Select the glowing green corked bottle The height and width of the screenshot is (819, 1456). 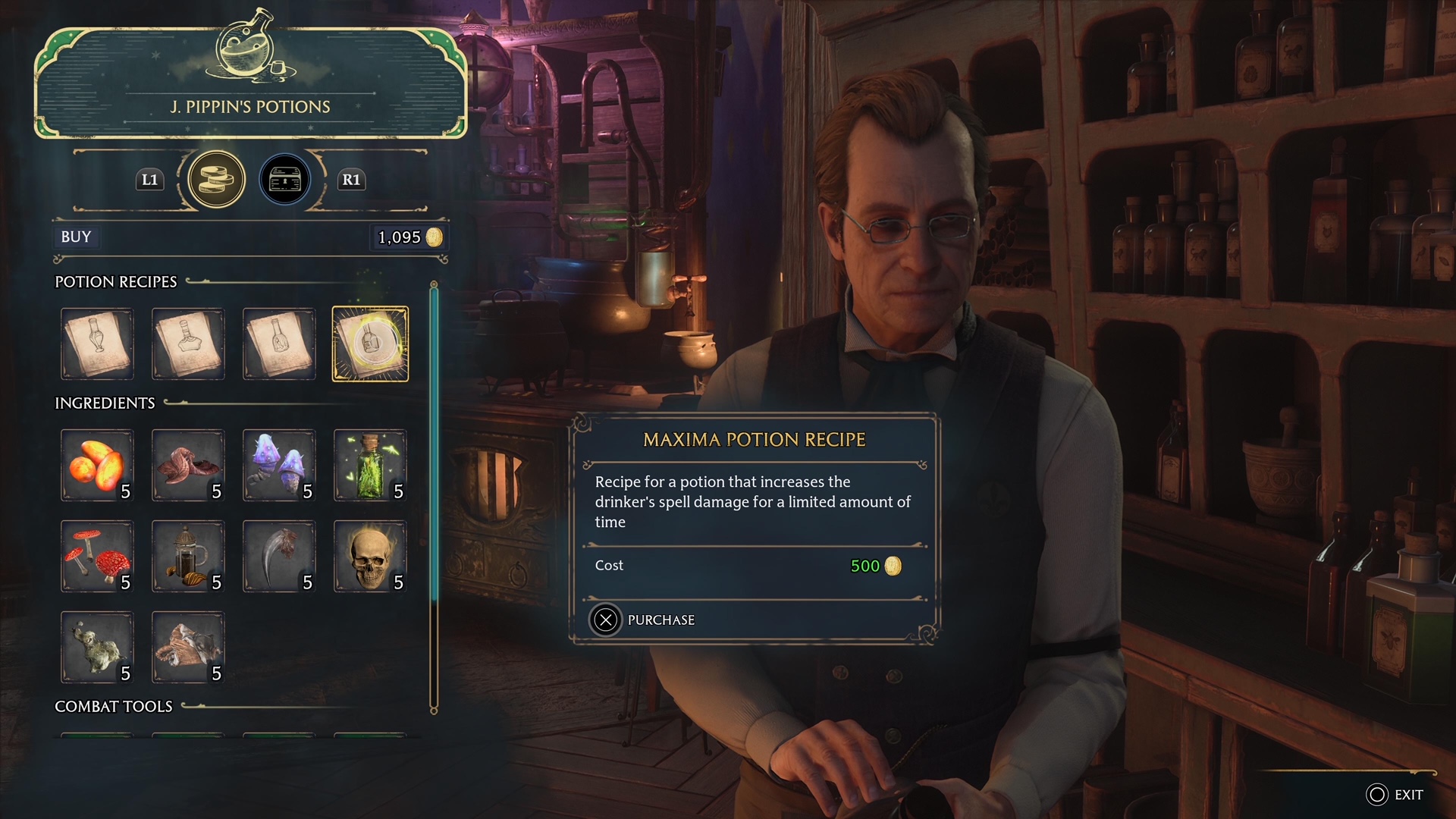(x=370, y=465)
